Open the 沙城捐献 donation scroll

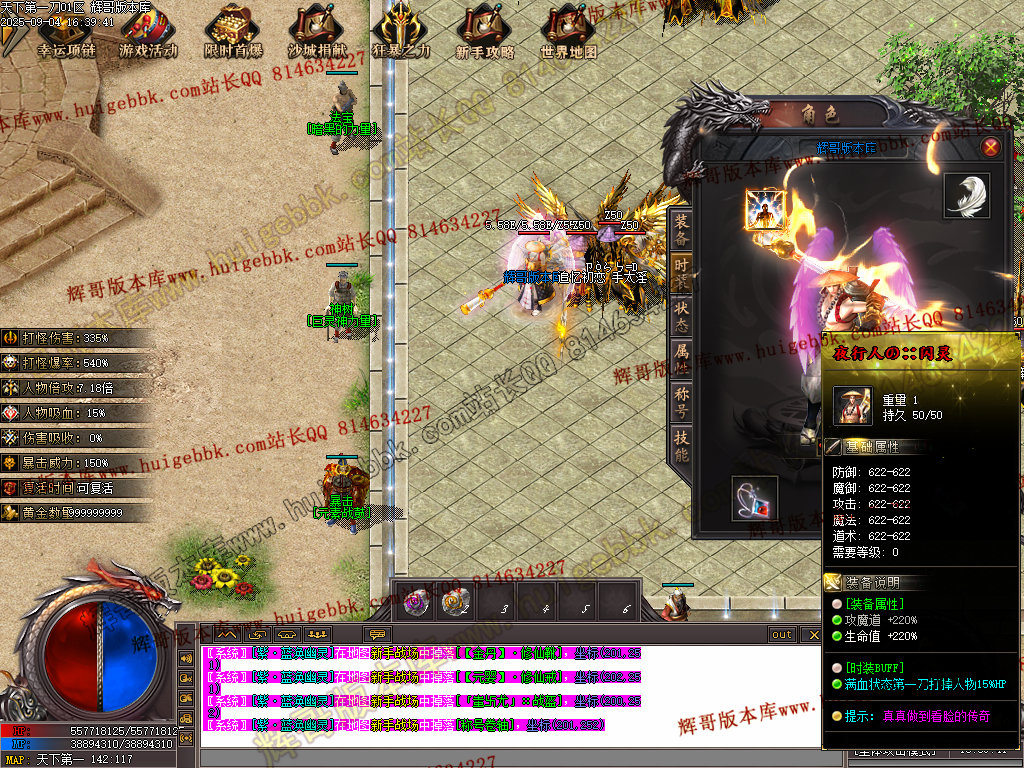[x=317, y=32]
